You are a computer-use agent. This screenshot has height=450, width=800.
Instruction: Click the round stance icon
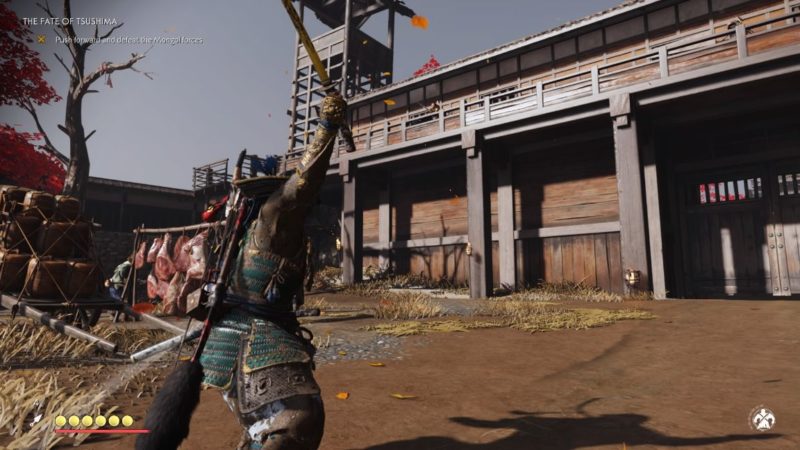tap(763, 418)
